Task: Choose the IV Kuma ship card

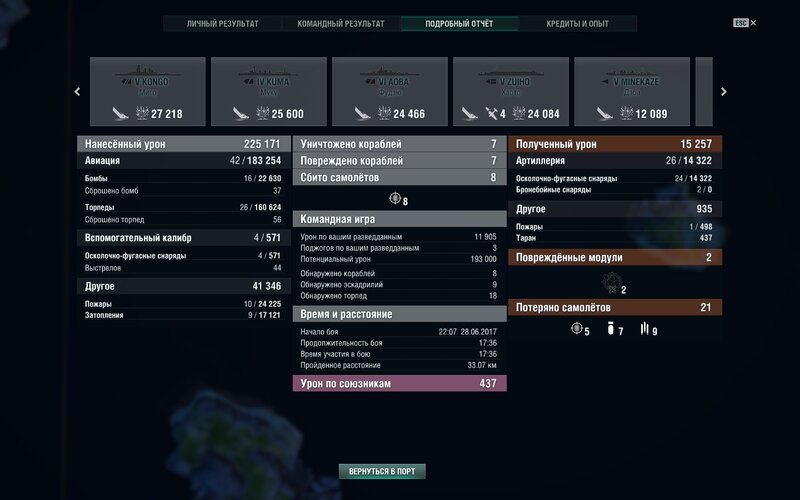Action: (269, 92)
